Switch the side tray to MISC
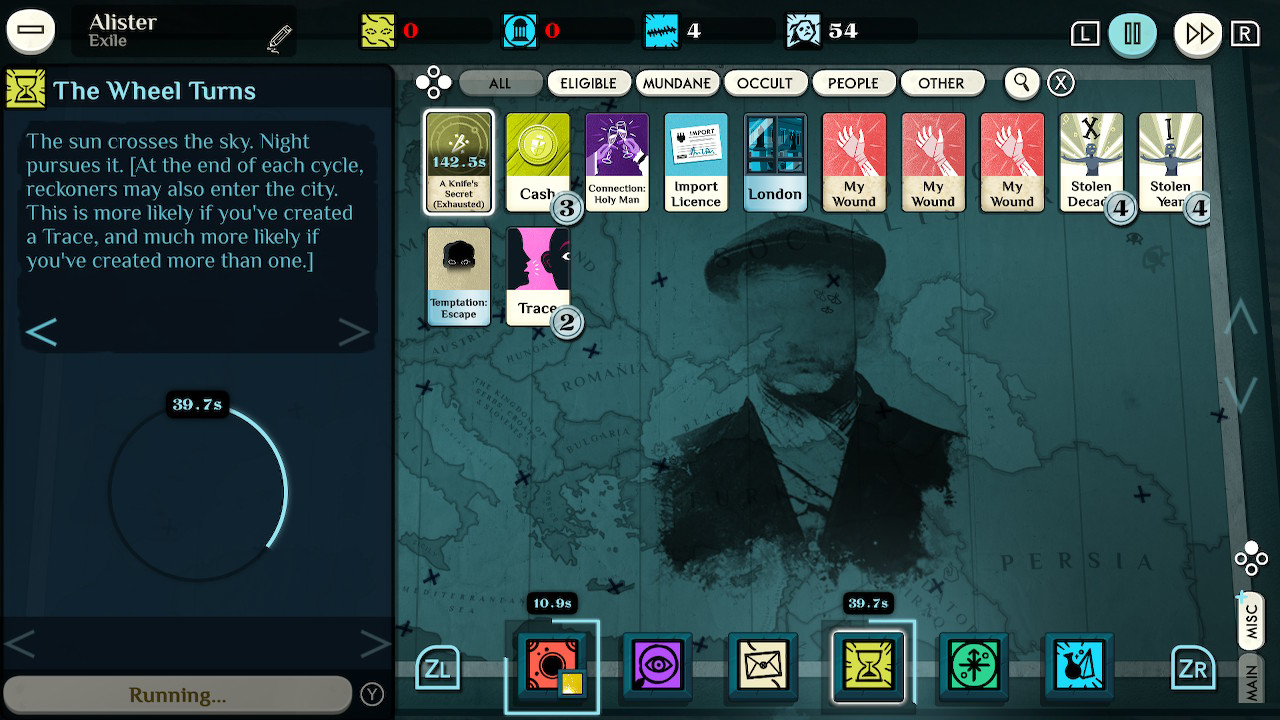1280x720 pixels. [1249, 620]
